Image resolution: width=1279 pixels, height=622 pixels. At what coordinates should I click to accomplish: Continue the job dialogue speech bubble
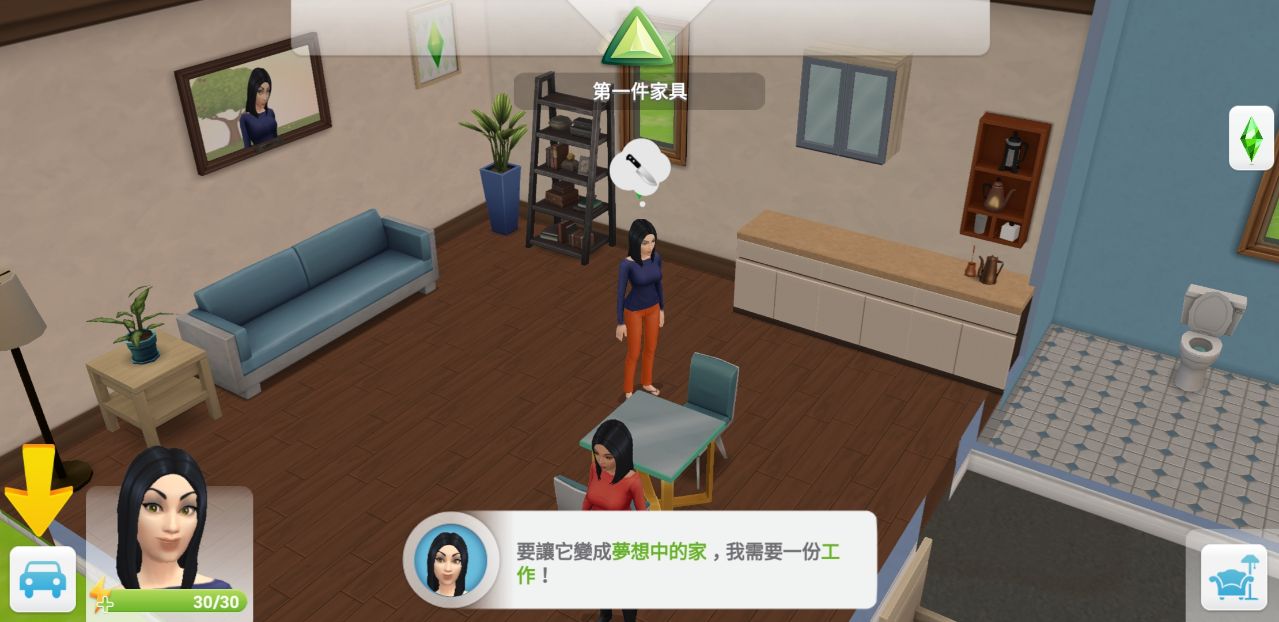pyautogui.click(x=677, y=562)
